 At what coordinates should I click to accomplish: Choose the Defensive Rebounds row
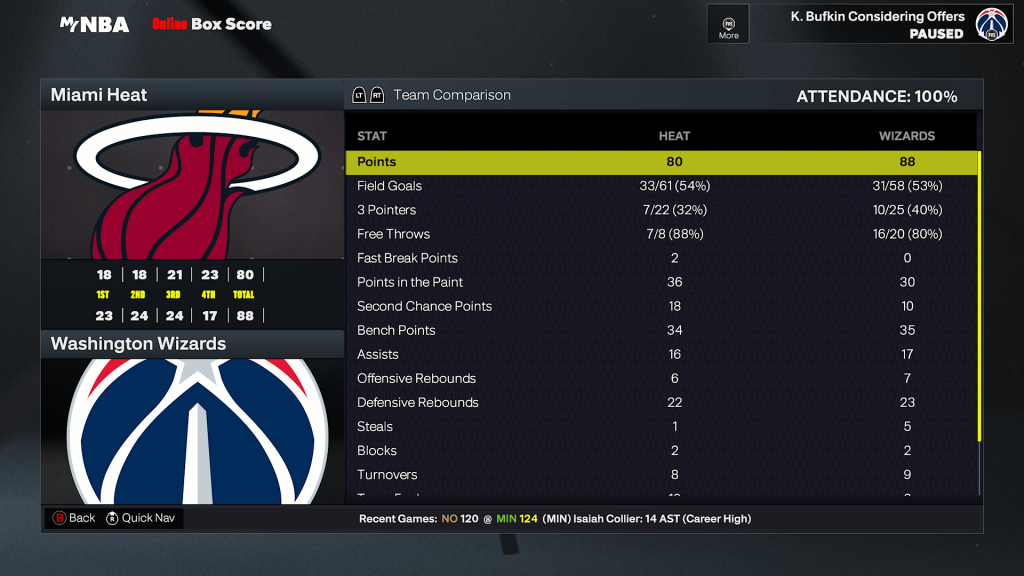pyautogui.click(x=661, y=402)
